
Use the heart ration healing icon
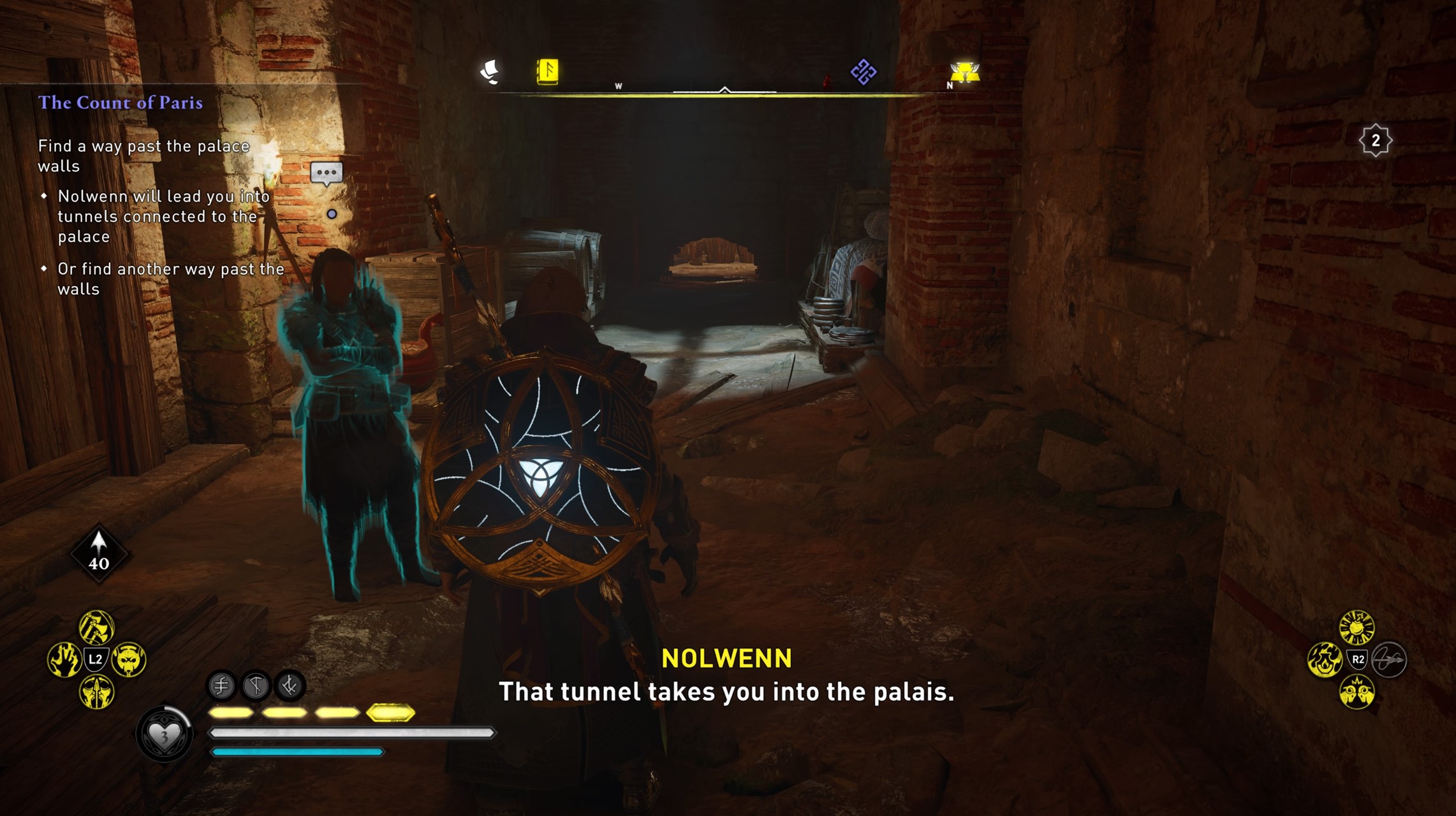165,734
